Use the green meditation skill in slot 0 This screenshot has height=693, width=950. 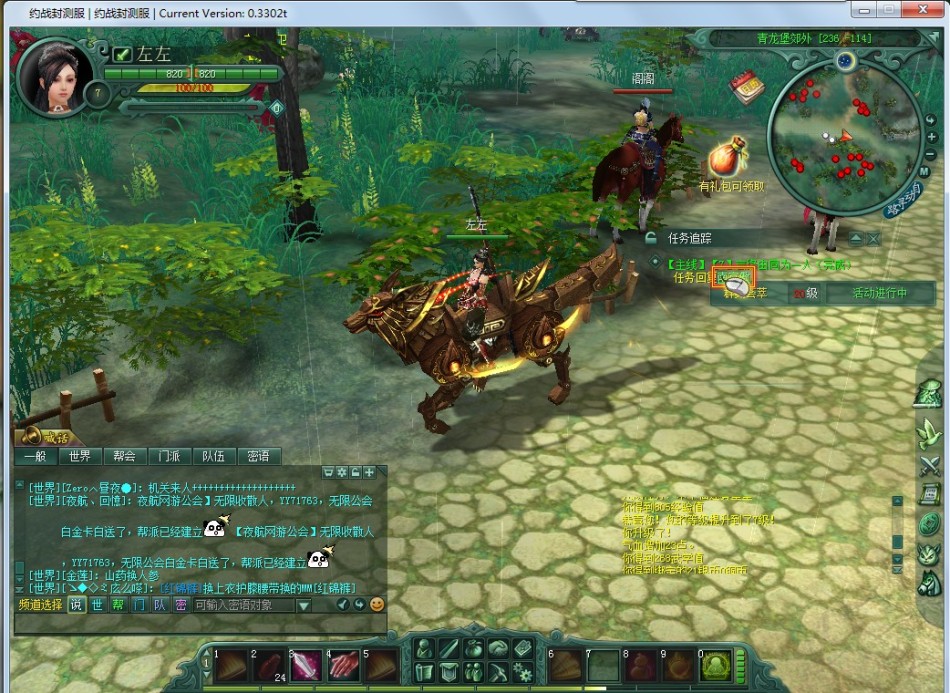click(x=715, y=665)
